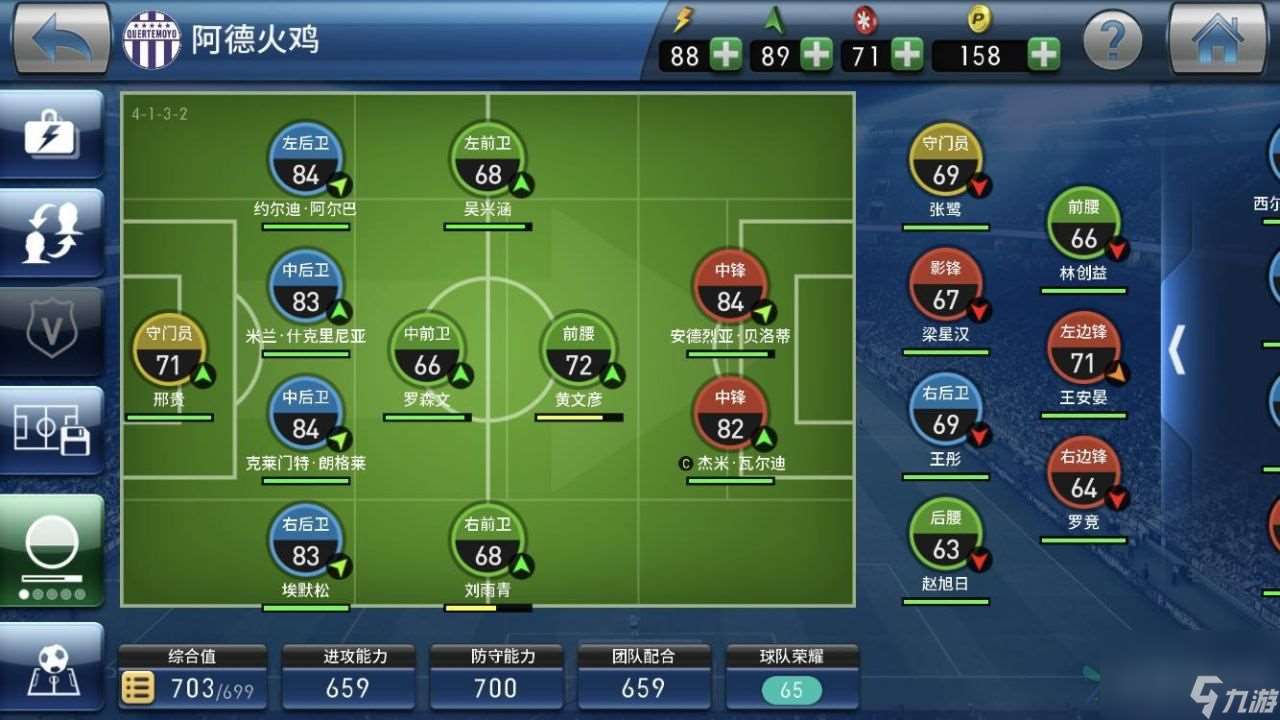Click the yellow list icon beside 综合值
The width and height of the screenshot is (1280, 720).
138,687
